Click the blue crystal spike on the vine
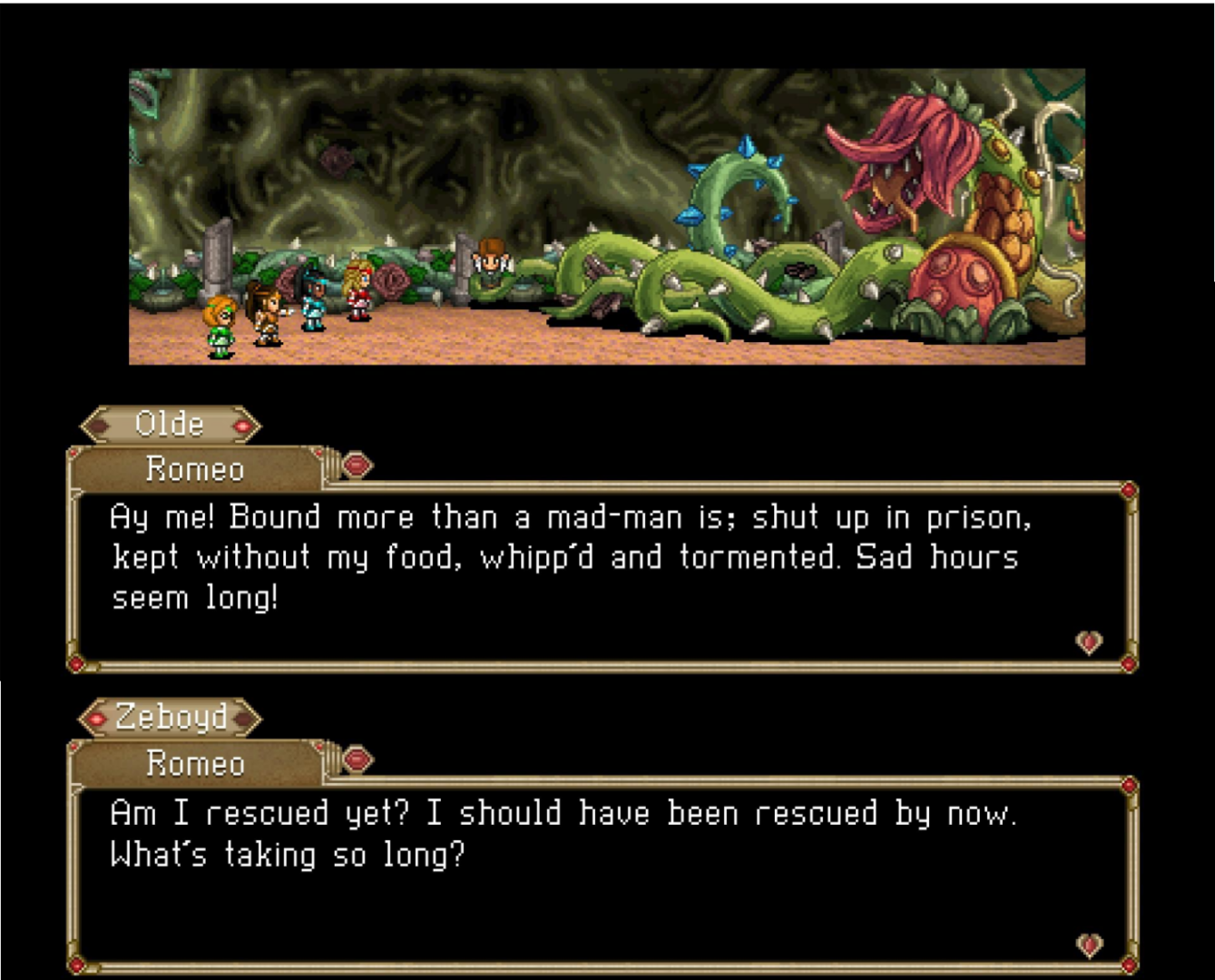Screen dimensions: 1215x980 tap(747, 145)
